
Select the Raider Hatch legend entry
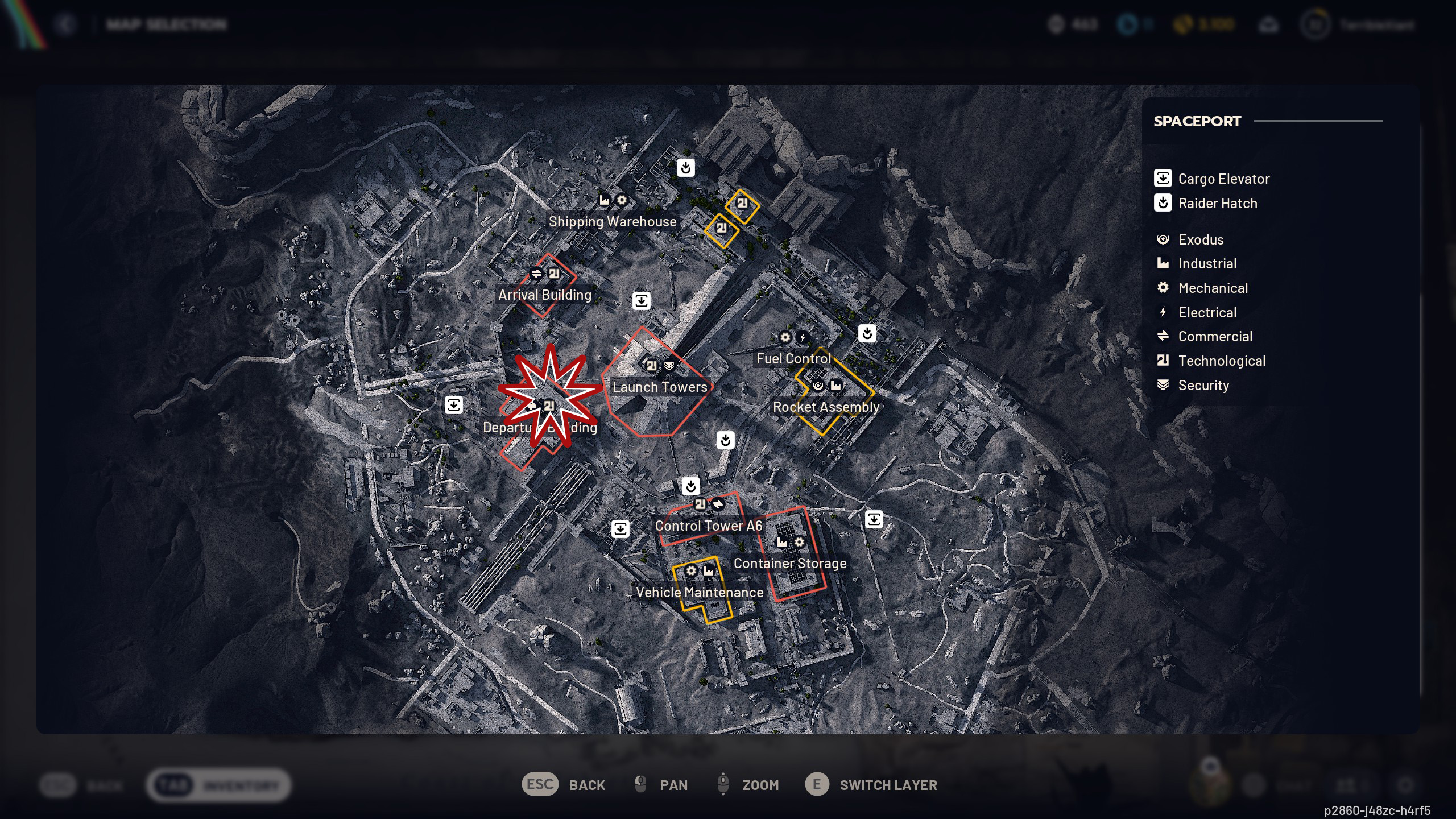(x=1217, y=203)
